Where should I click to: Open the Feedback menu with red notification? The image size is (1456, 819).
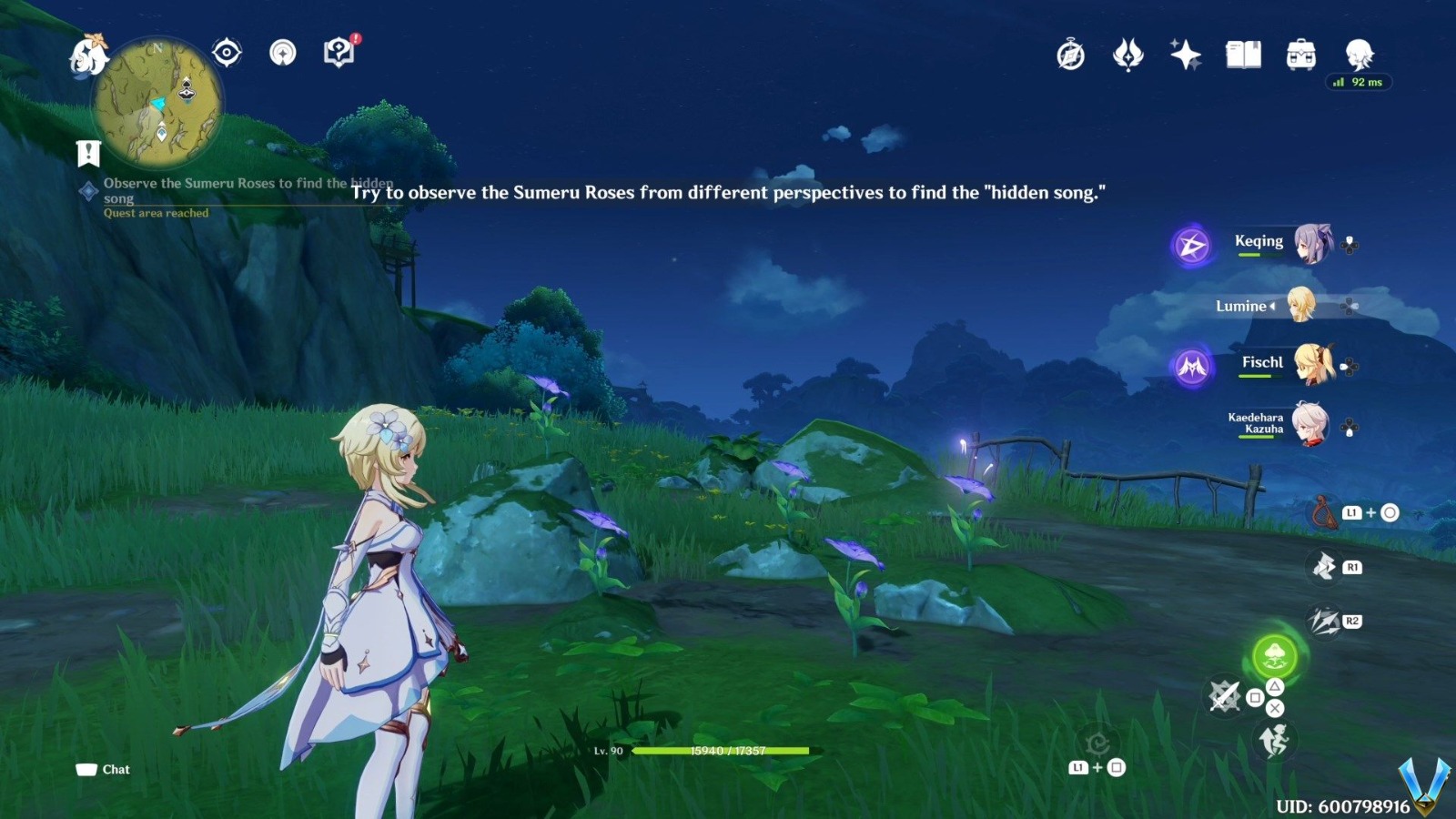coord(339,53)
